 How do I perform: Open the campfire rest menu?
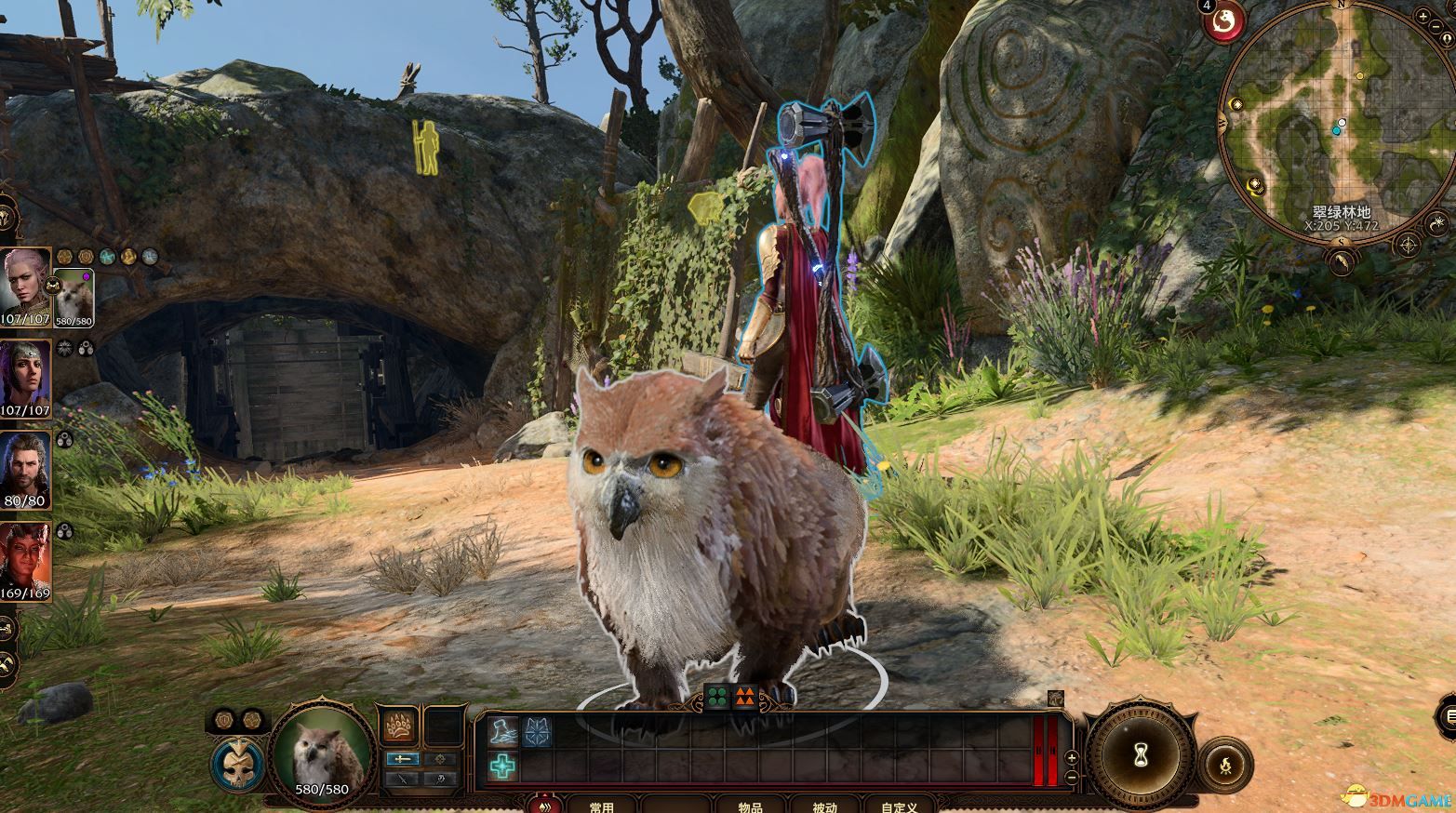[1224, 766]
